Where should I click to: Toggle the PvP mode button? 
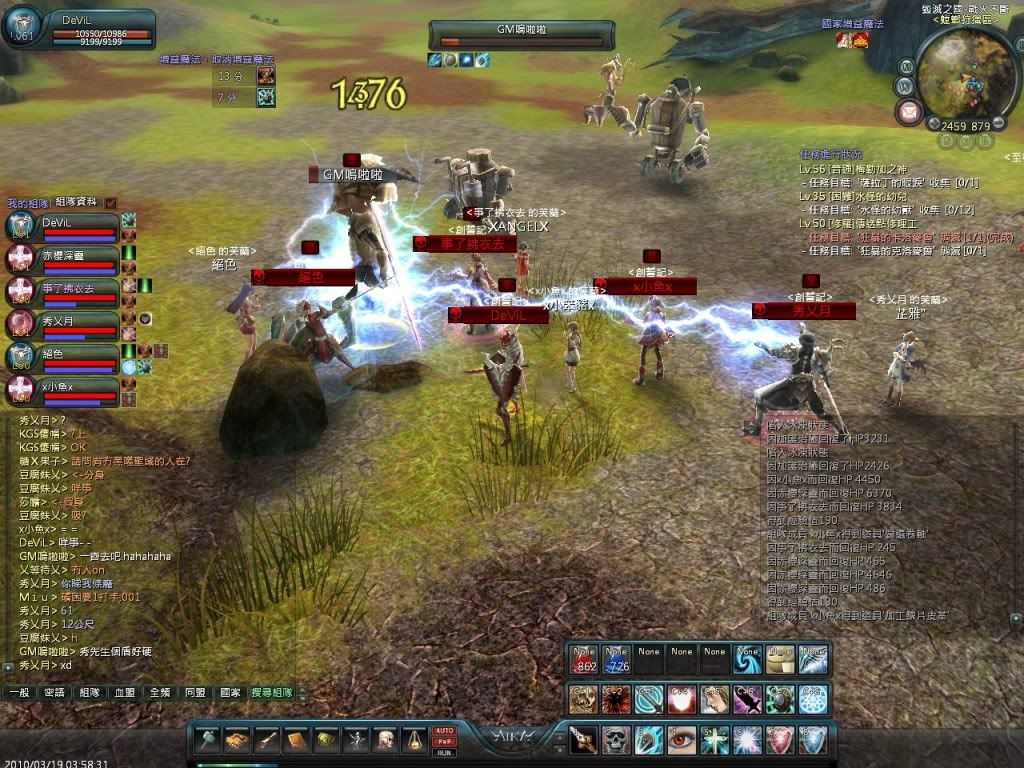pyautogui.click(x=445, y=741)
